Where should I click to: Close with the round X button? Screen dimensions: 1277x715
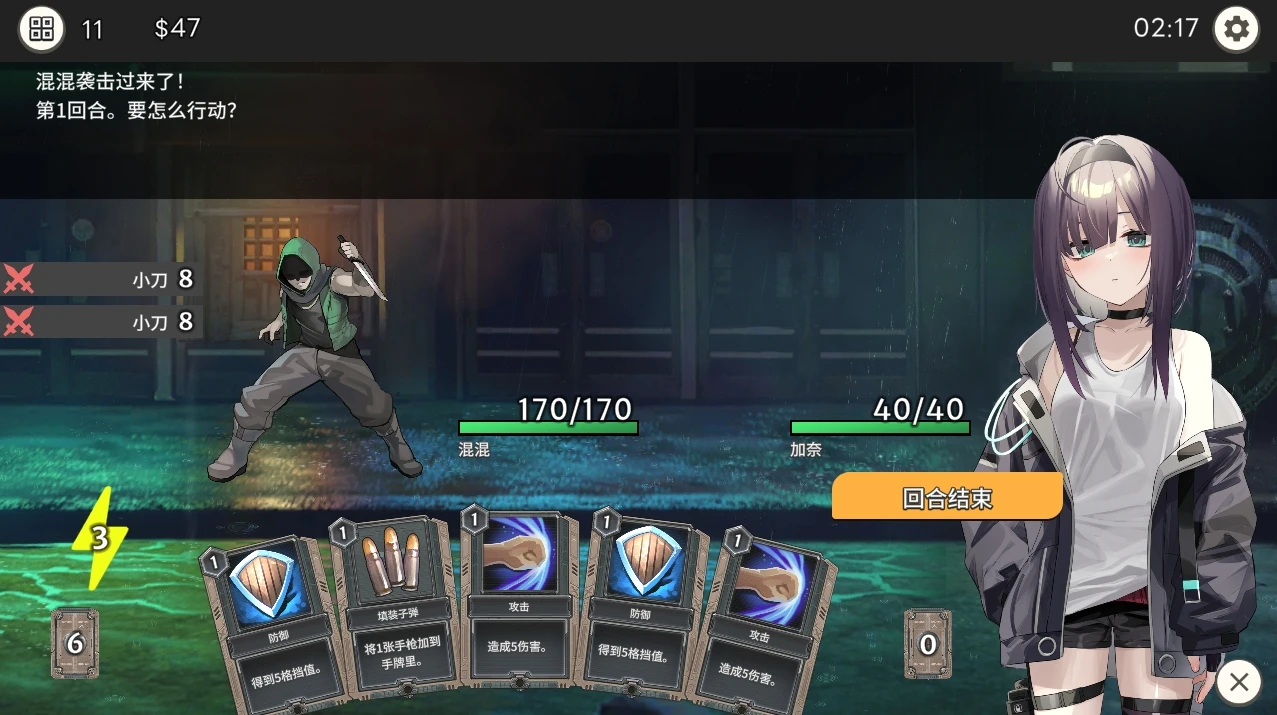click(1238, 682)
